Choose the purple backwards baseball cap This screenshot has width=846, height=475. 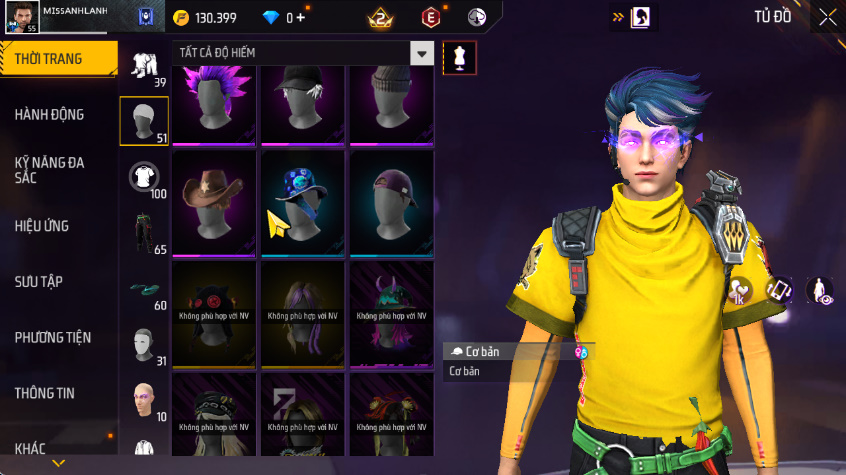point(391,198)
